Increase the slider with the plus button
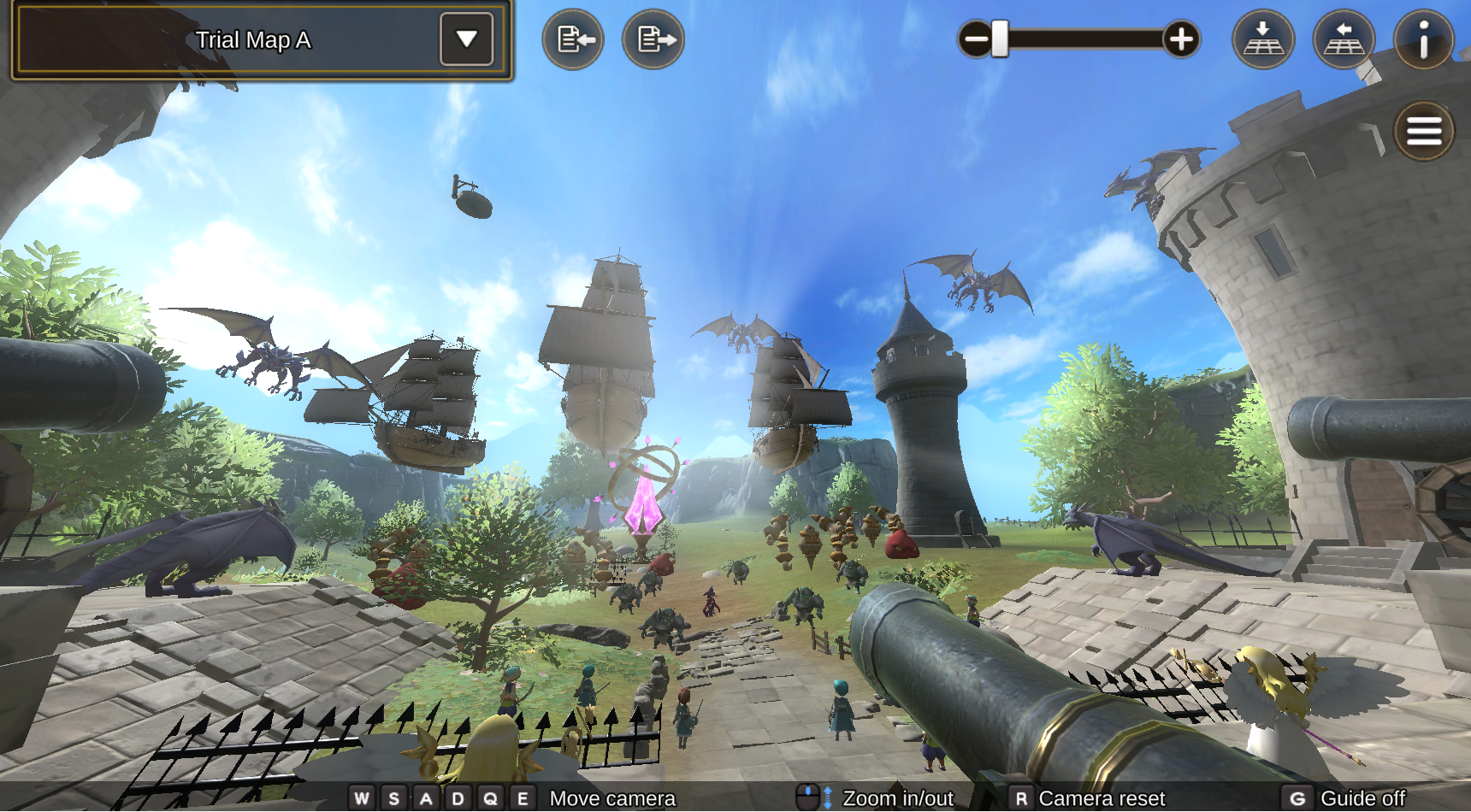Viewport: 1471px width, 812px height. [x=1181, y=39]
